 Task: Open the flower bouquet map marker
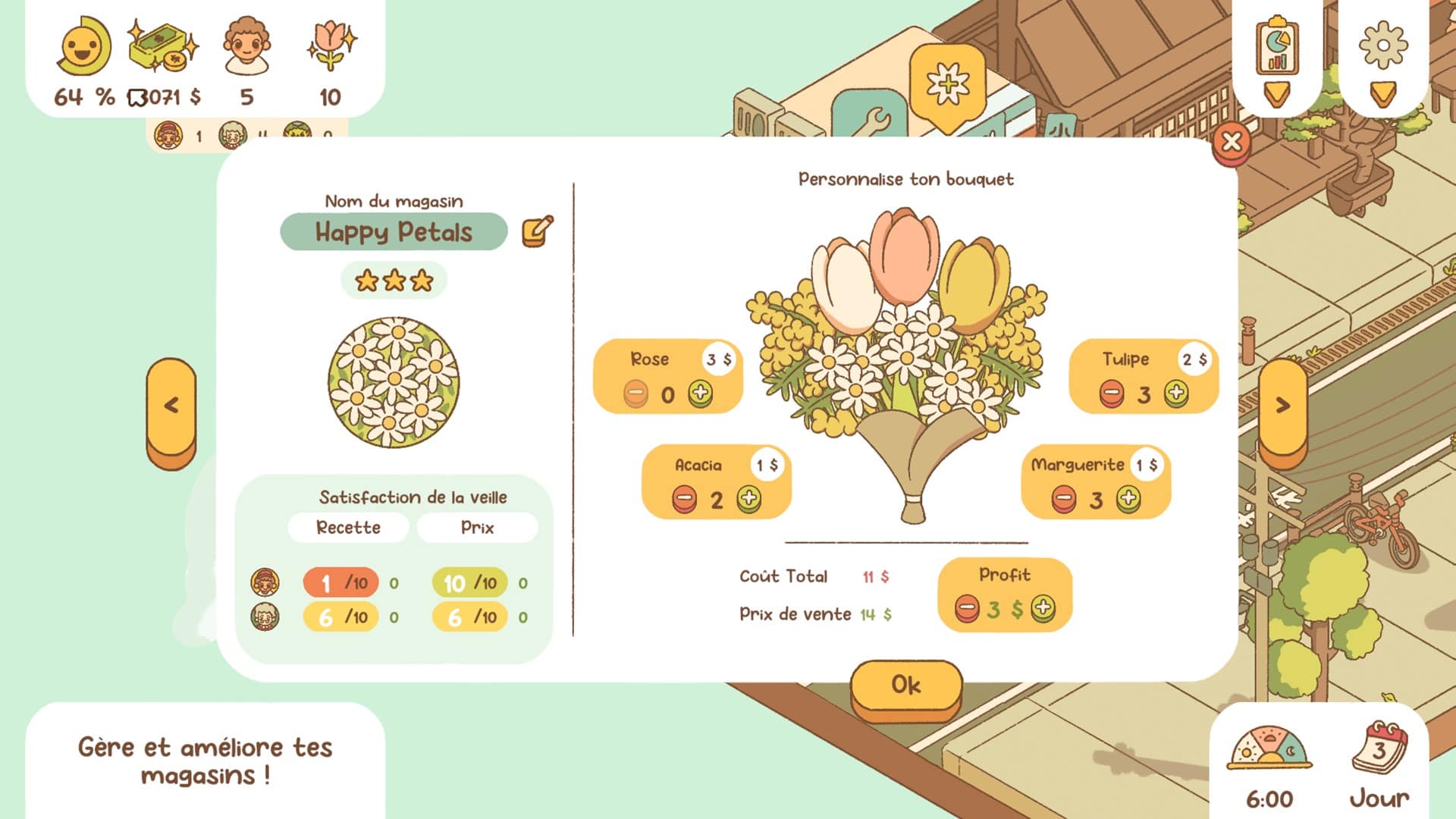pos(947,85)
